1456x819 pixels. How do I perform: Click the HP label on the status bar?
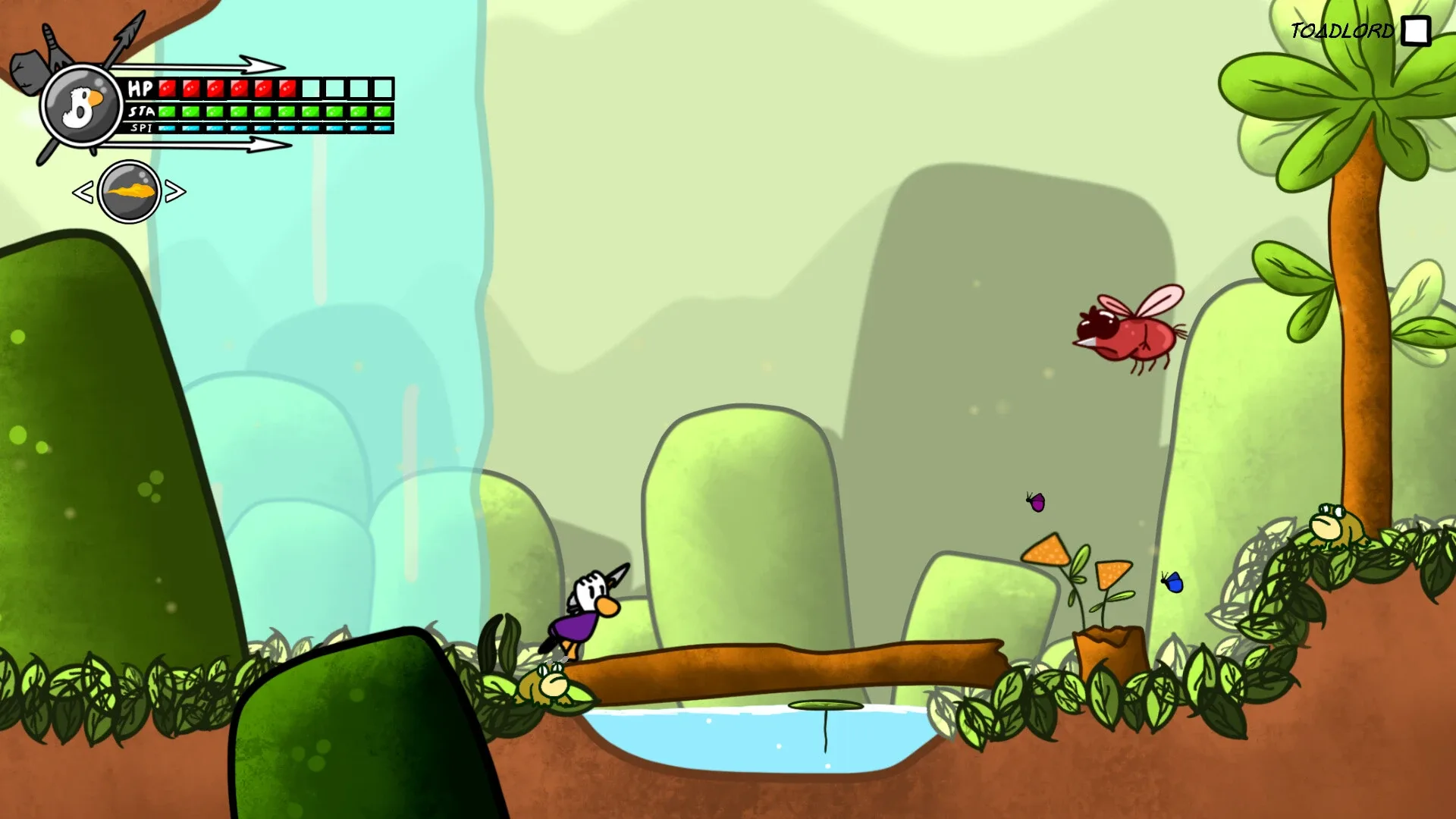pyautogui.click(x=140, y=88)
